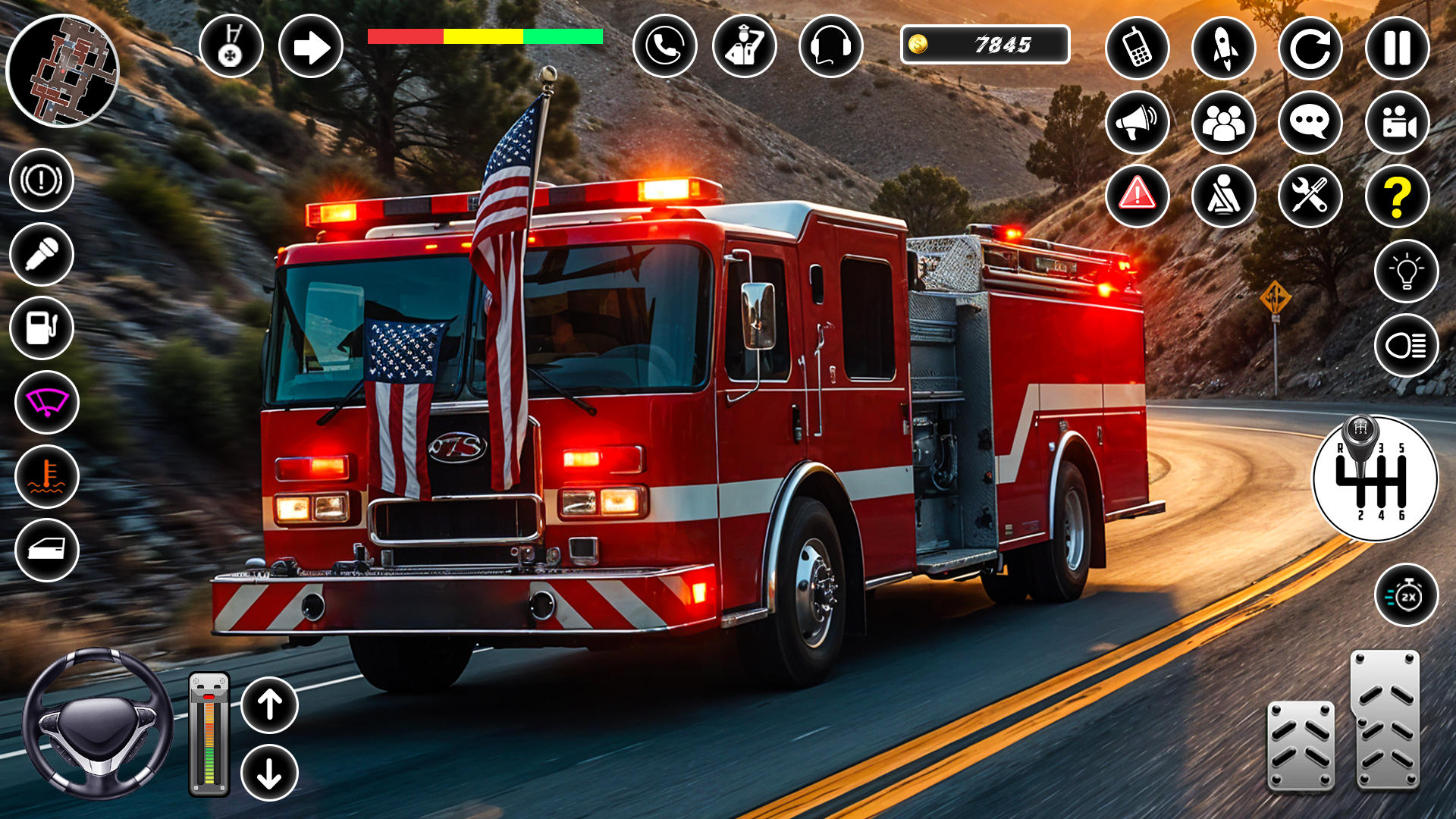Screen dimensions: 1456x819
Task: Switch camera view with the camera icon
Action: click(x=1397, y=122)
